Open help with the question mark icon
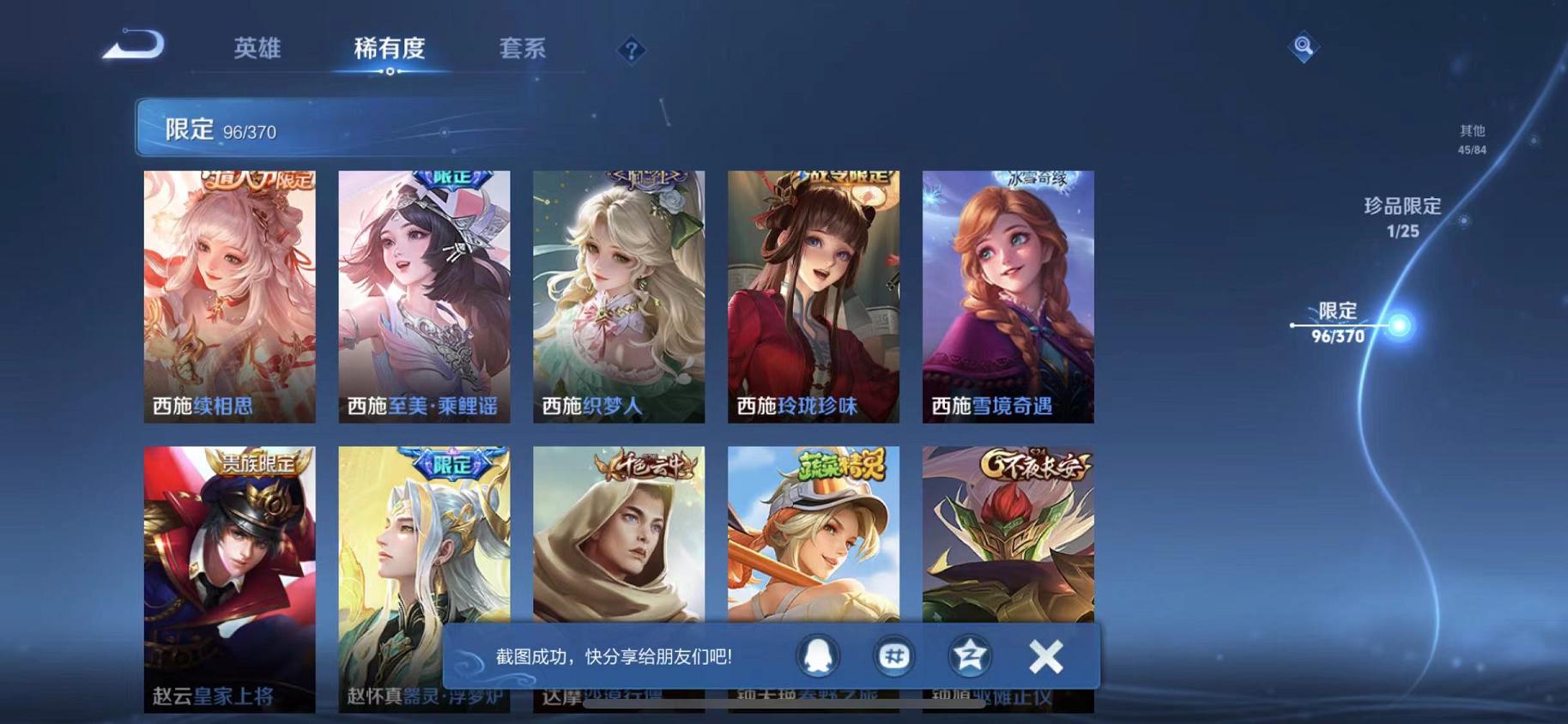 click(633, 51)
